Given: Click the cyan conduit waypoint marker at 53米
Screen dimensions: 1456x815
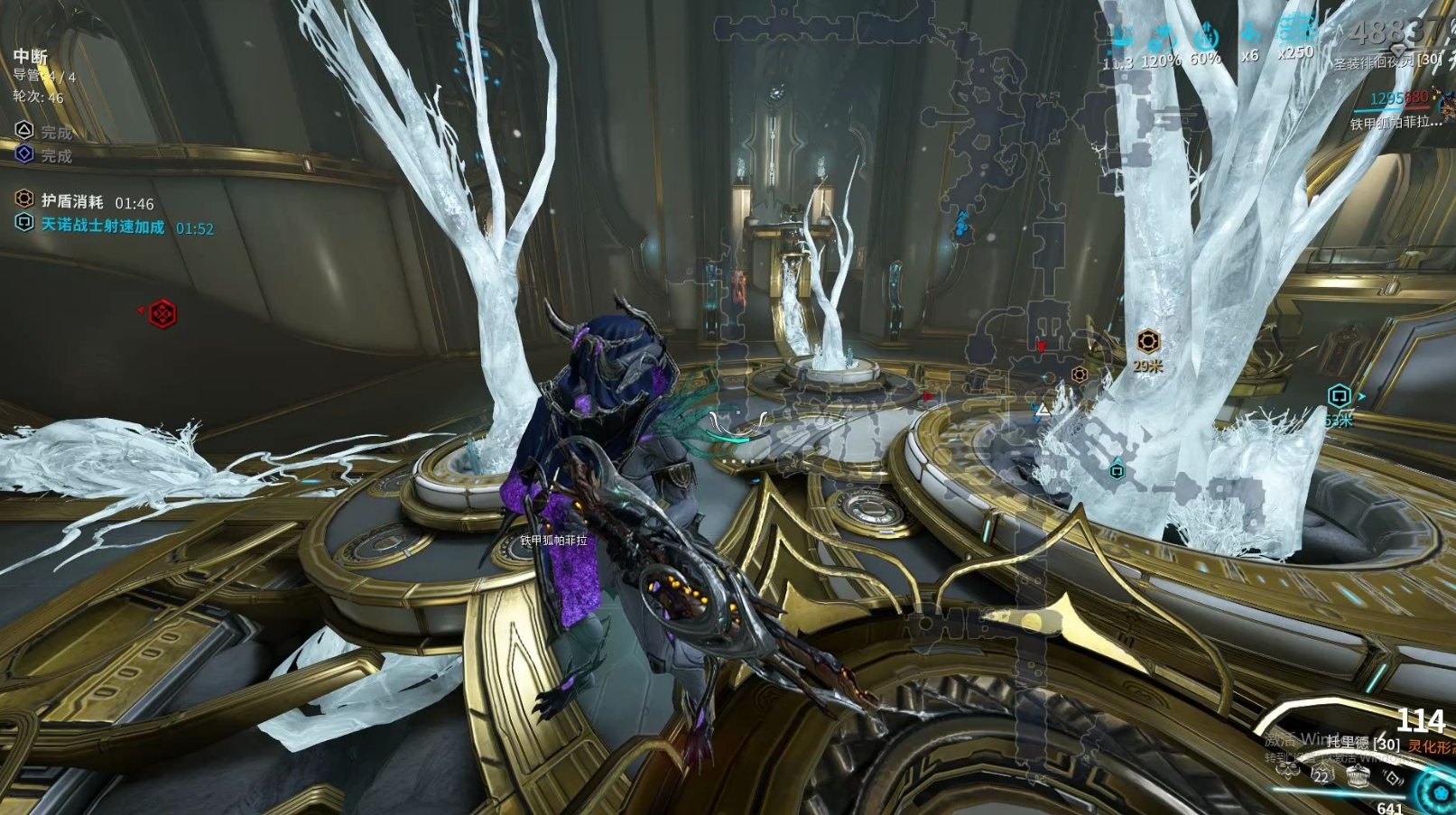Looking at the screenshot, I should click(x=1339, y=395).
